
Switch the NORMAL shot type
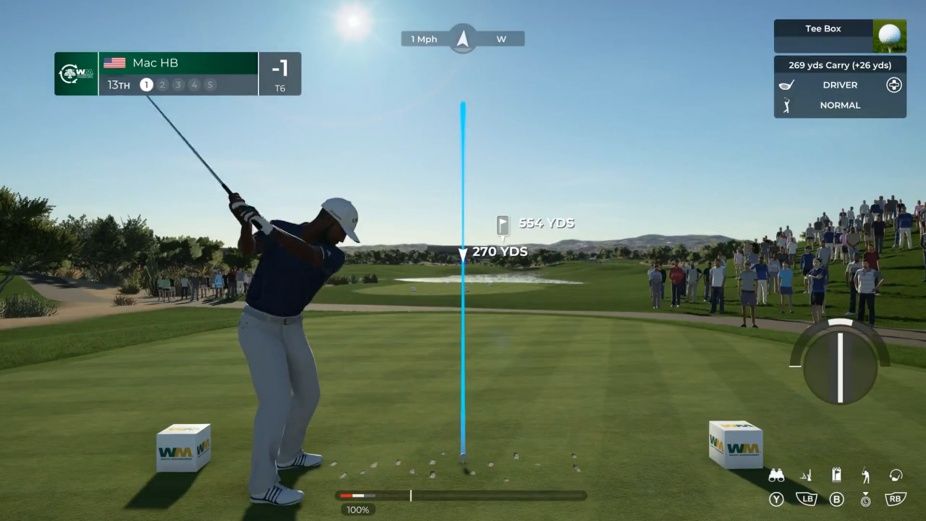click(x=840, y=105)
